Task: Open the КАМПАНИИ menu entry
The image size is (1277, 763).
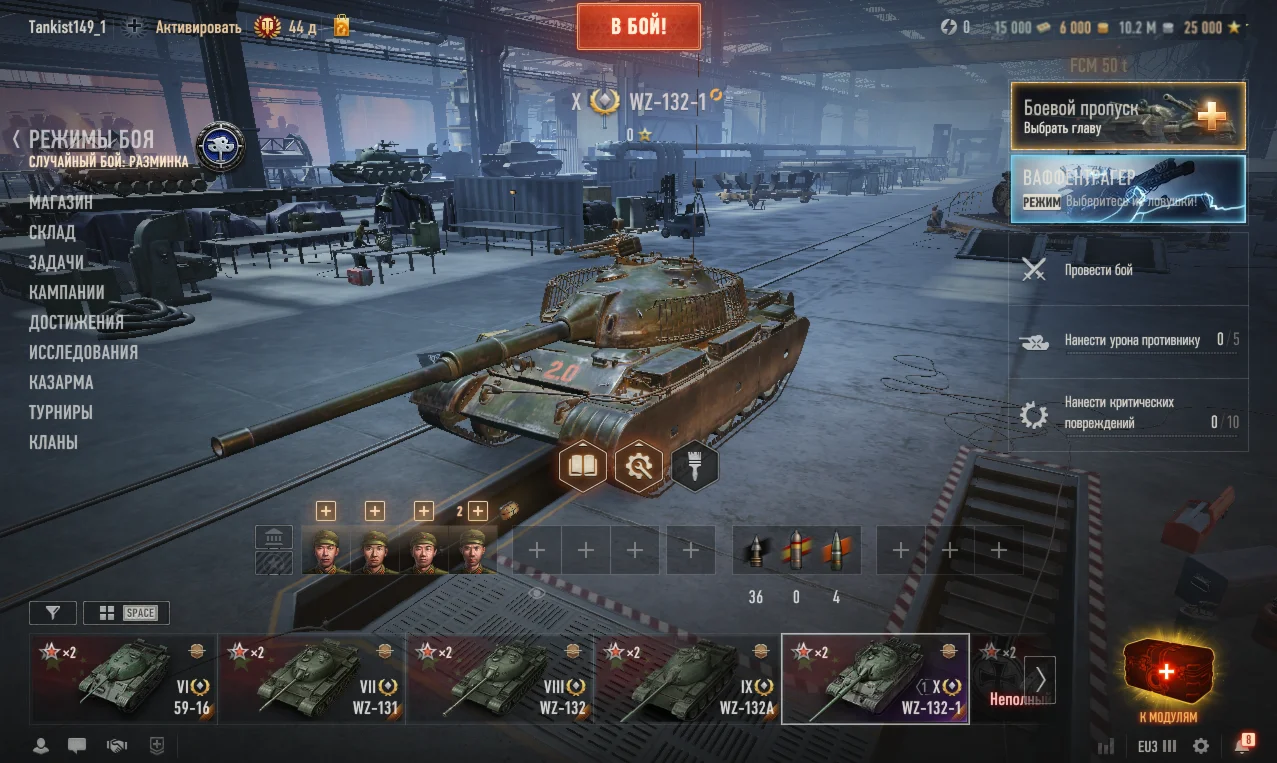Action: [67, 292]
